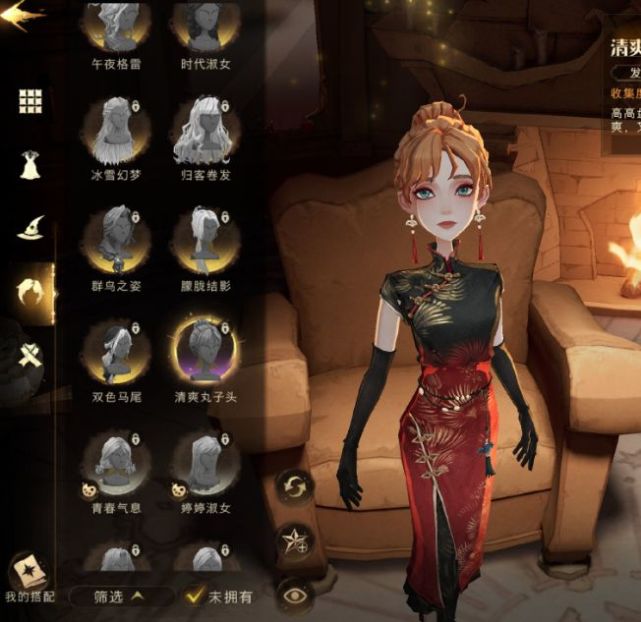Try on the 青春气息 hairstyle

coord(117,462)
